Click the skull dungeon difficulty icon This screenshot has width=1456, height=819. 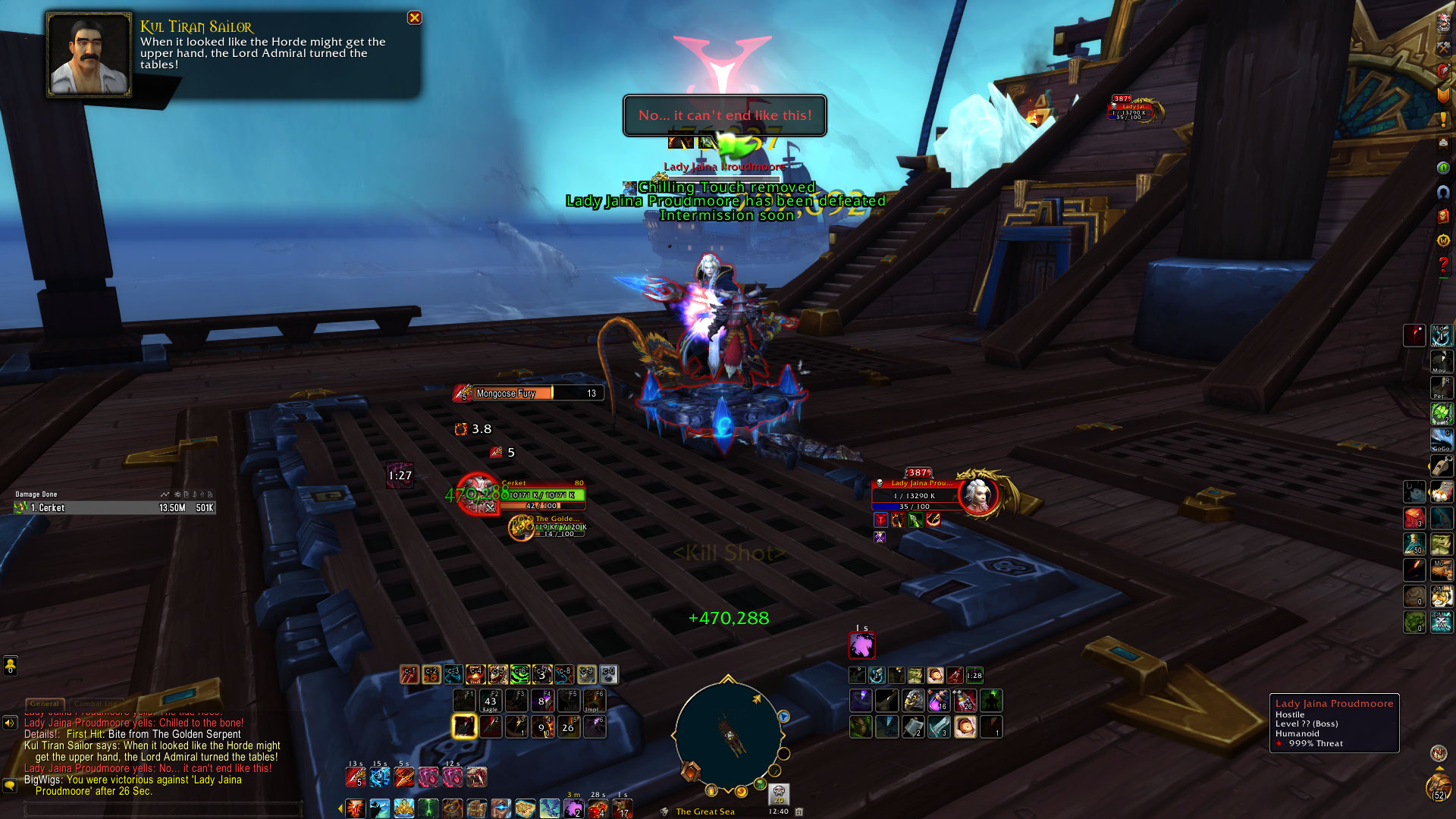point(779,793)
